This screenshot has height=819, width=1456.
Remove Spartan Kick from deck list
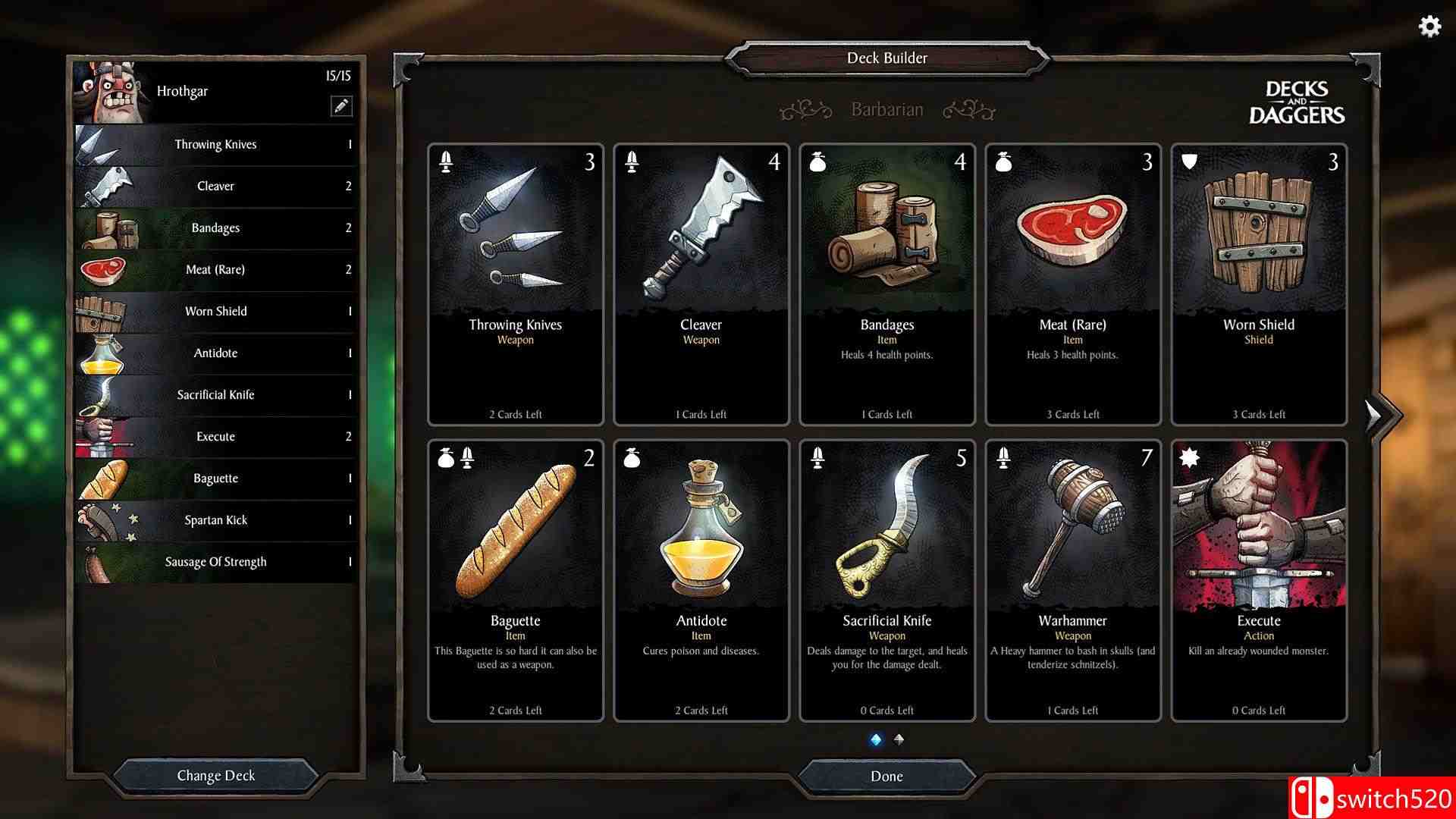216,520
